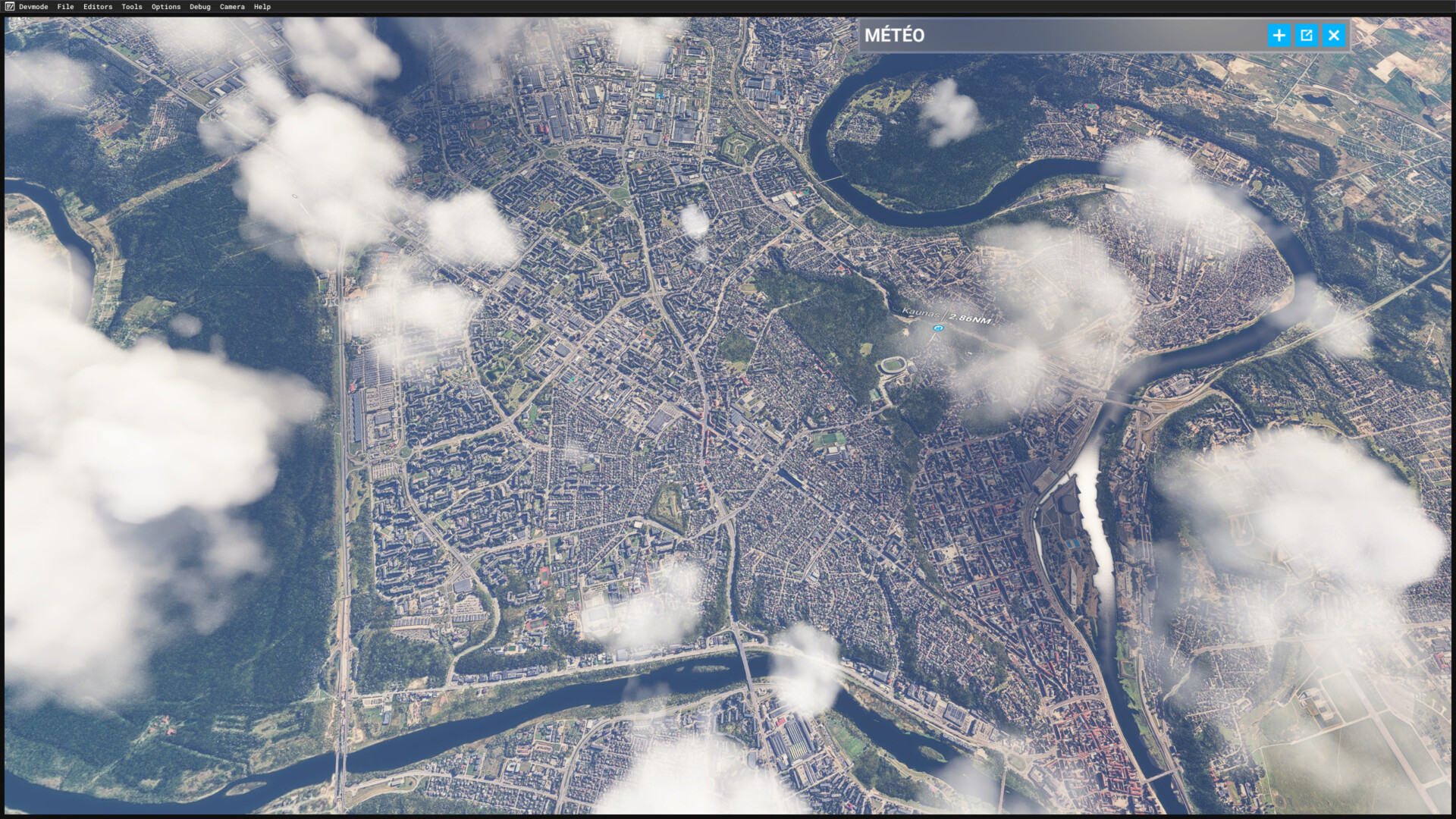Image resolution: width=1456 pixels, height=819 pixels.
Task: Select the Kaunas airport map marker
Action: [x=939, y=328]
